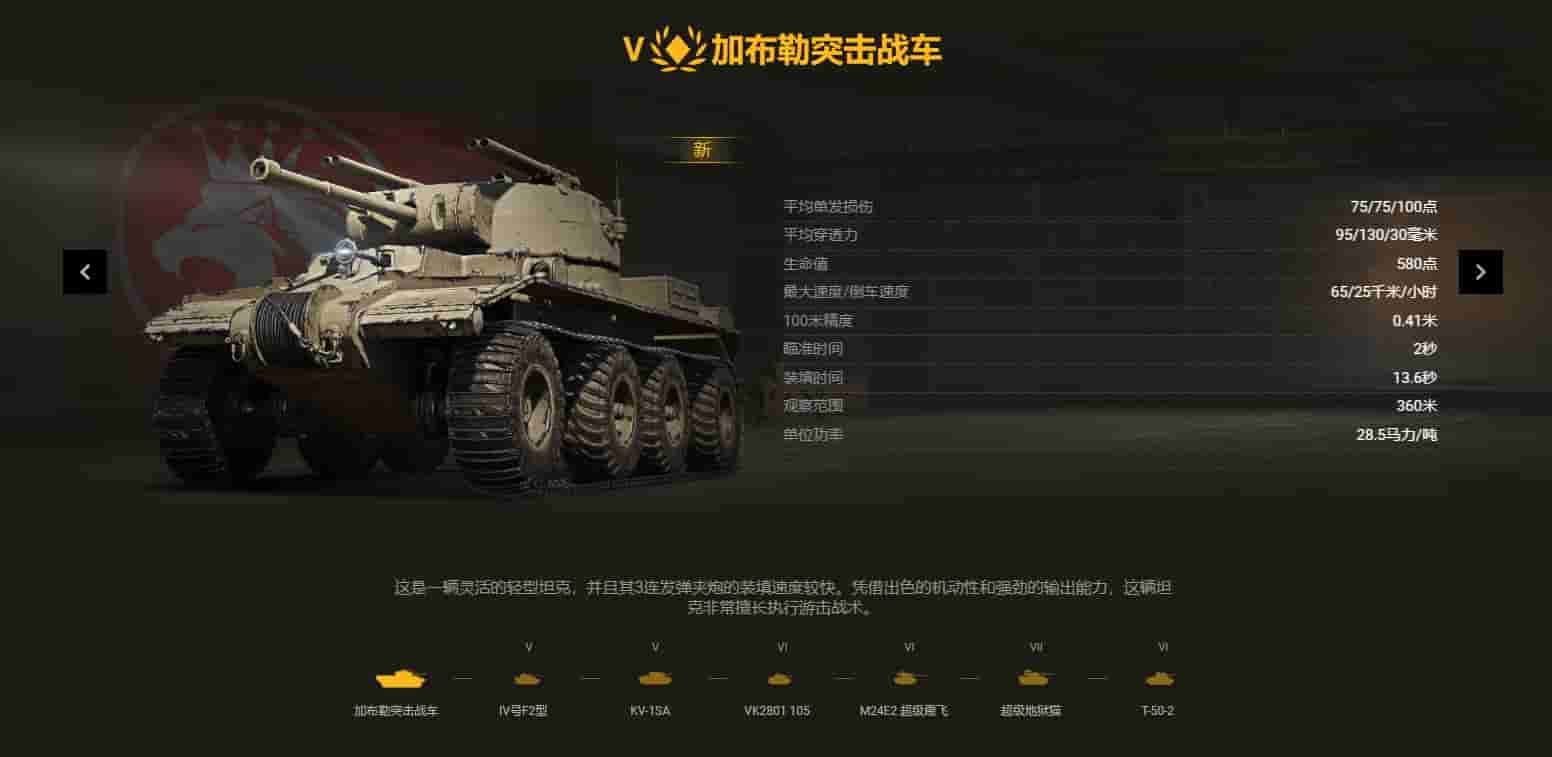Click the 新 badge above the stats
This screenshot has height=757, width=1552.
point(703,149)
